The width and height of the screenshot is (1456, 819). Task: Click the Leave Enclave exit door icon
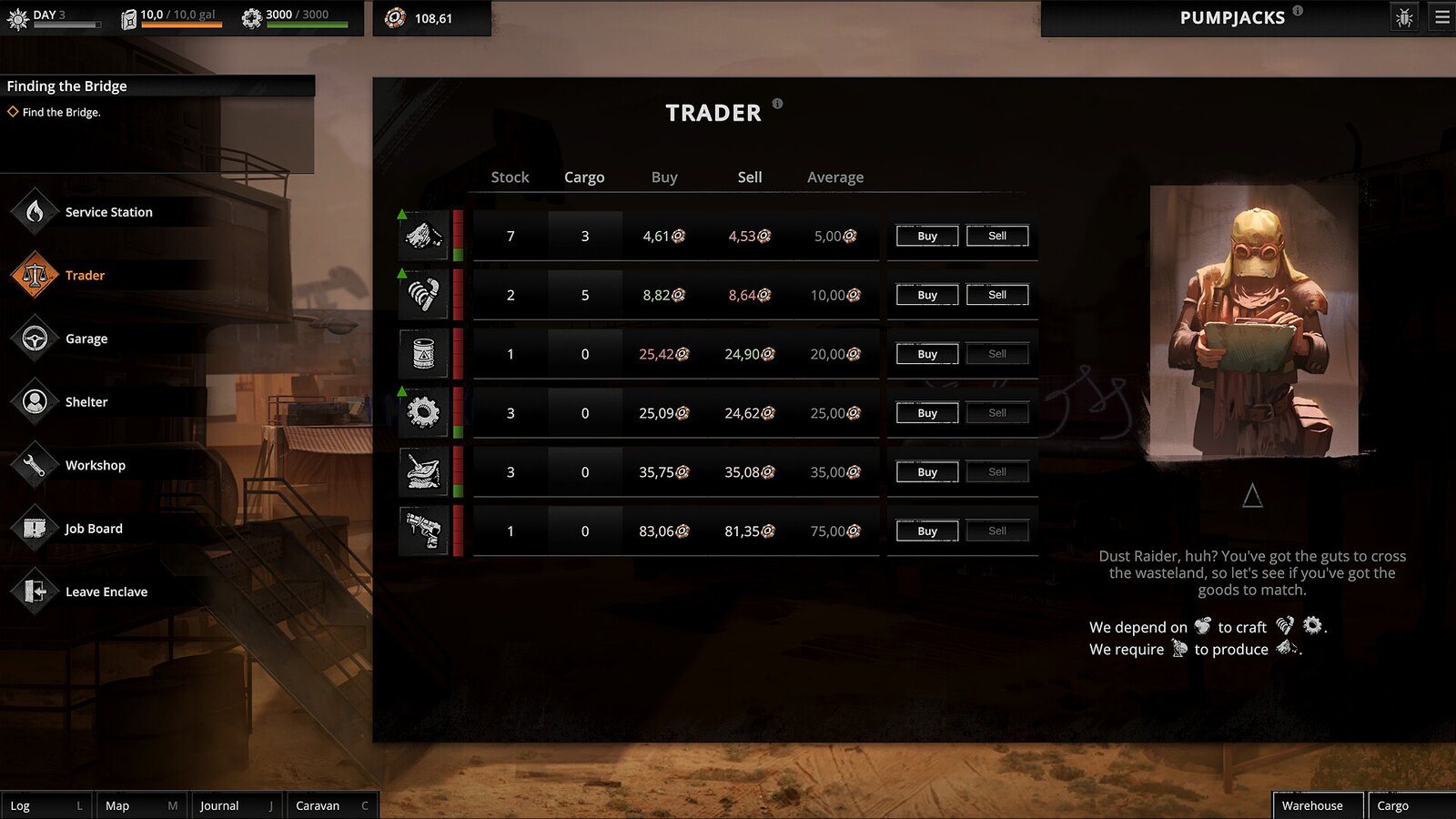pos(35,591)
